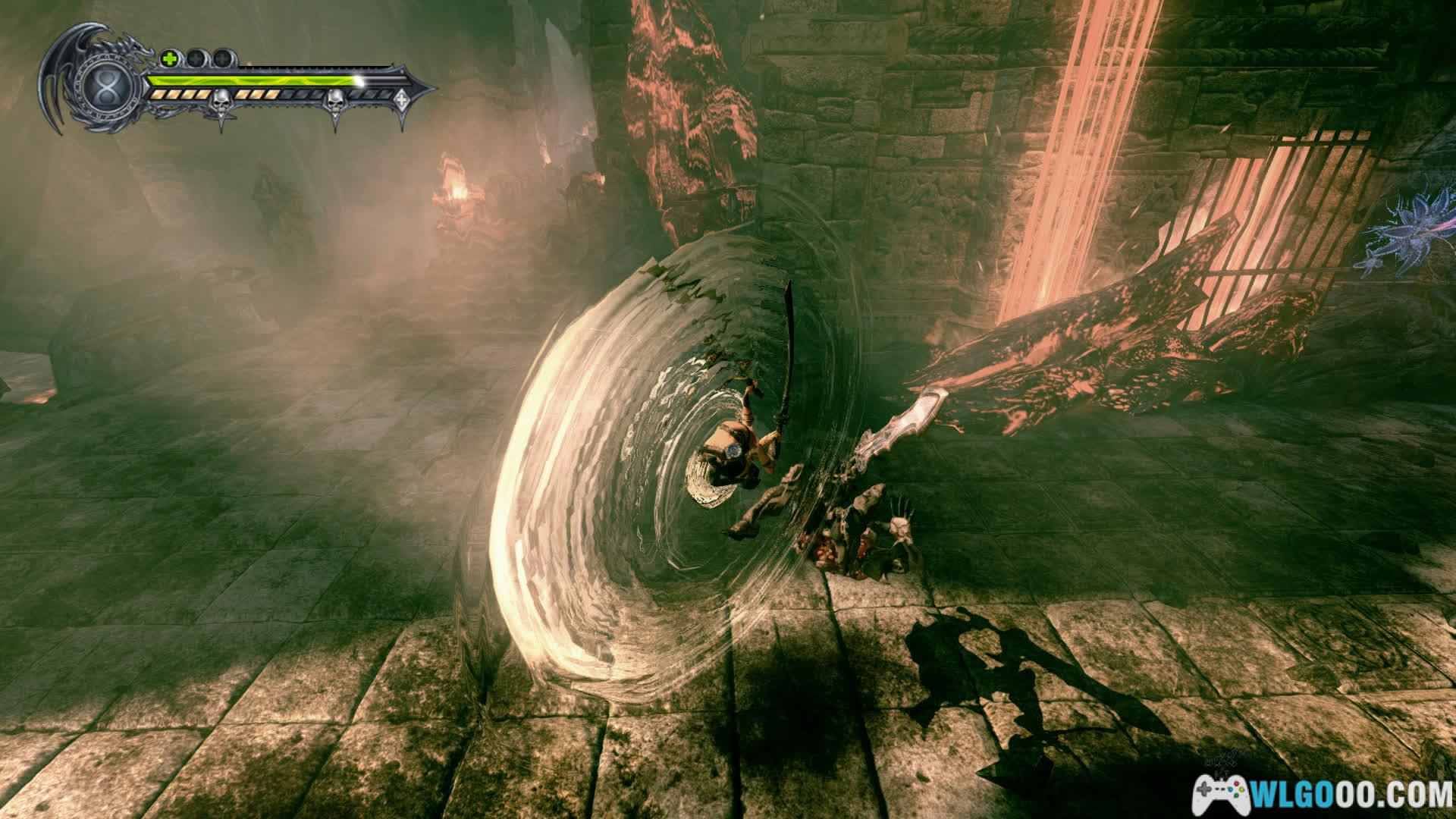Select the white diamond plus icon
The height and width of the screenshot is (819, 1456).
[x=401, y=97]
